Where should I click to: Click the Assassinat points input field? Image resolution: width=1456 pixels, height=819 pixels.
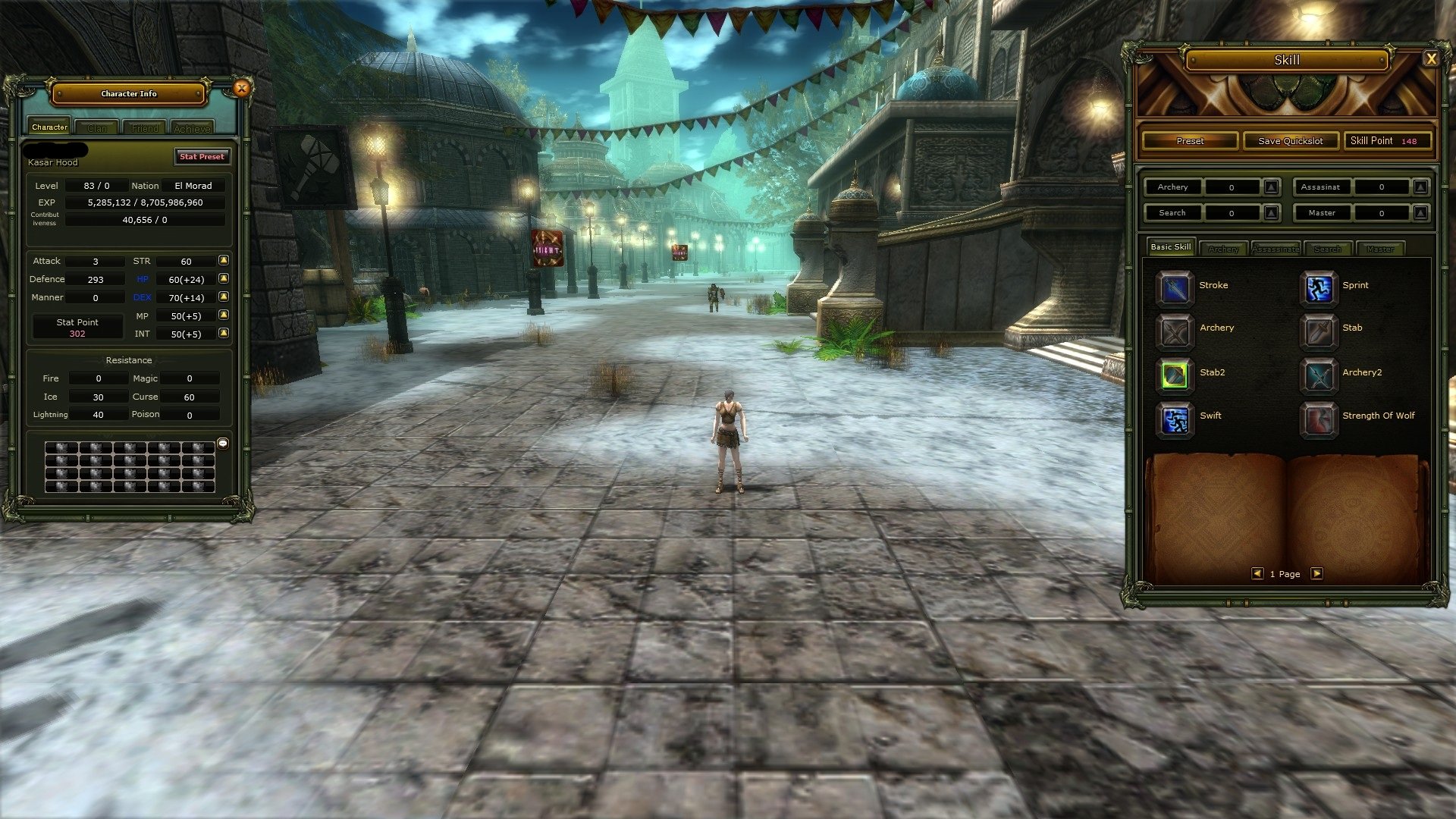(1382, 187)
